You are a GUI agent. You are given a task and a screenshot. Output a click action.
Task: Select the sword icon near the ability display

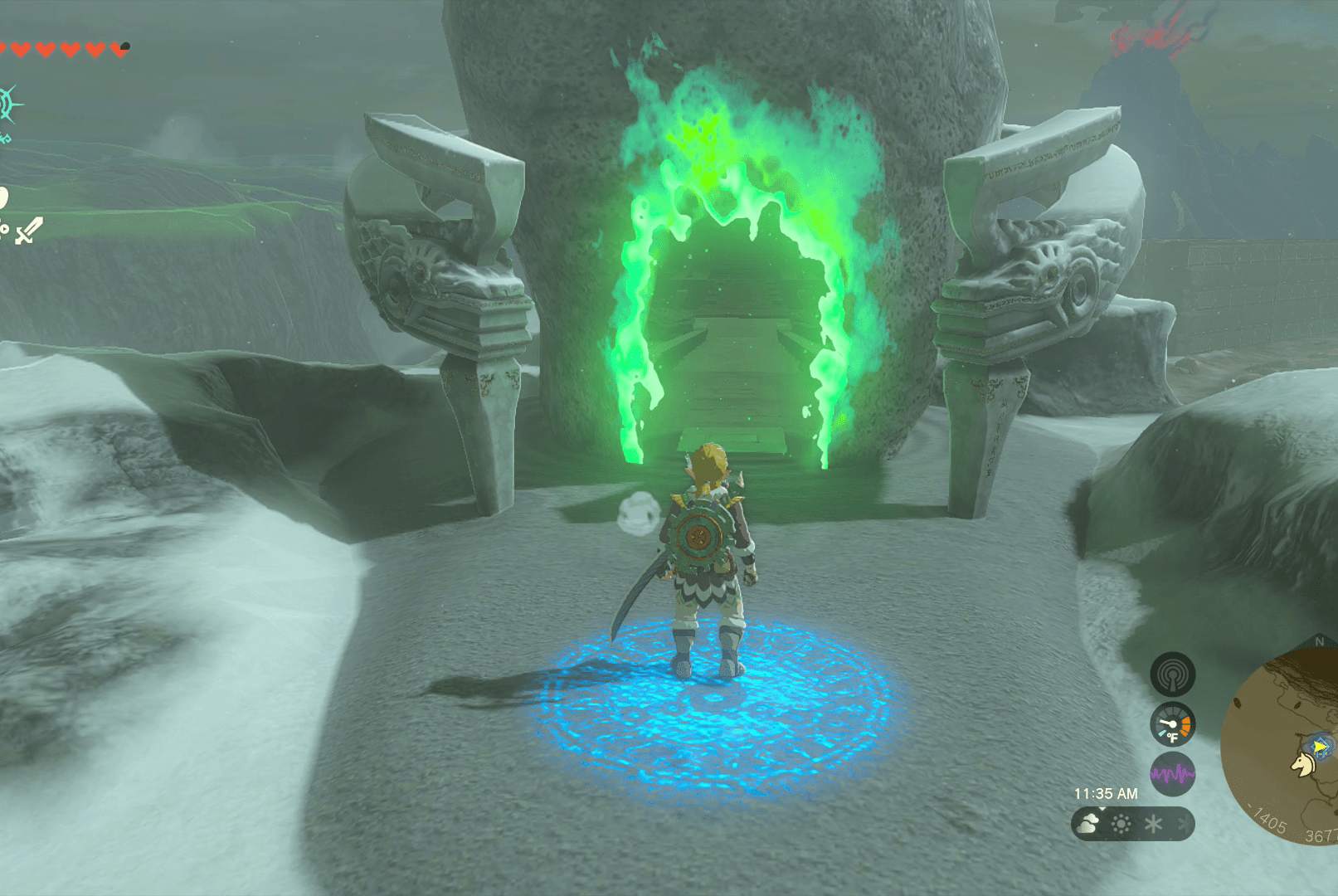[30, 231]
